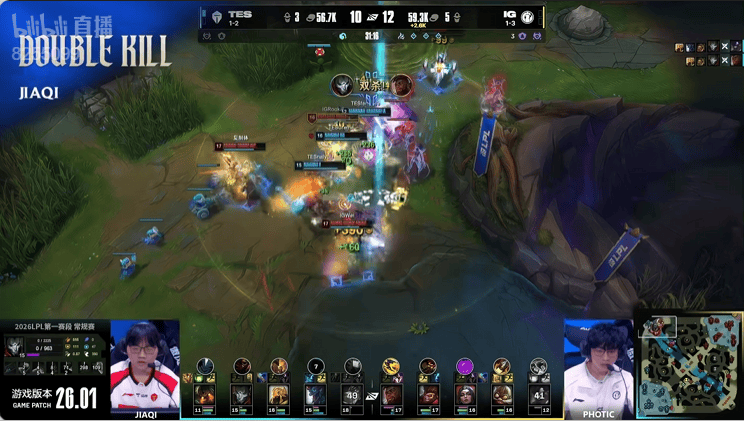Click the purple ultimate orb icon
Screen dimensions: 744x421
coord(464,366)
